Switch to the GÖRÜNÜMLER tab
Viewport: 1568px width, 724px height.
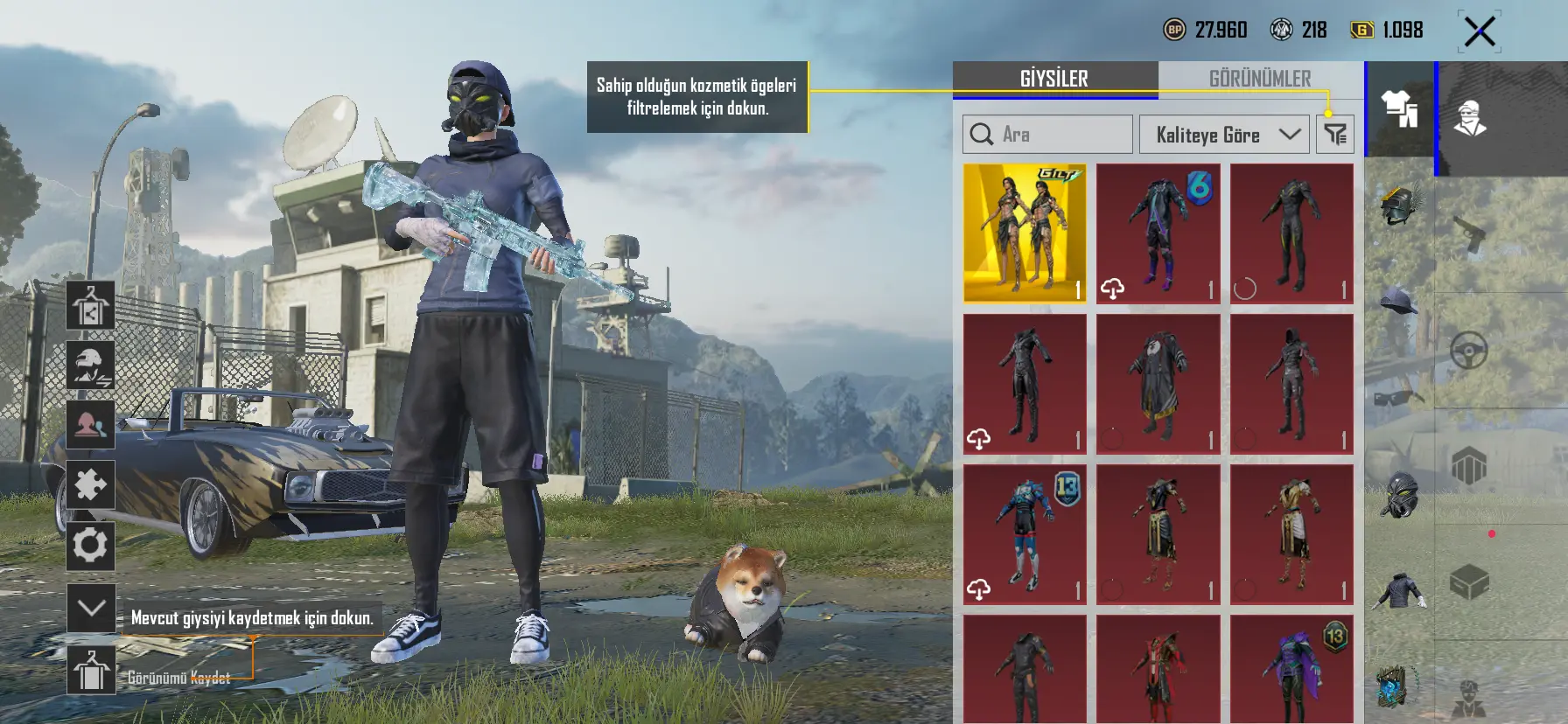1260,79
